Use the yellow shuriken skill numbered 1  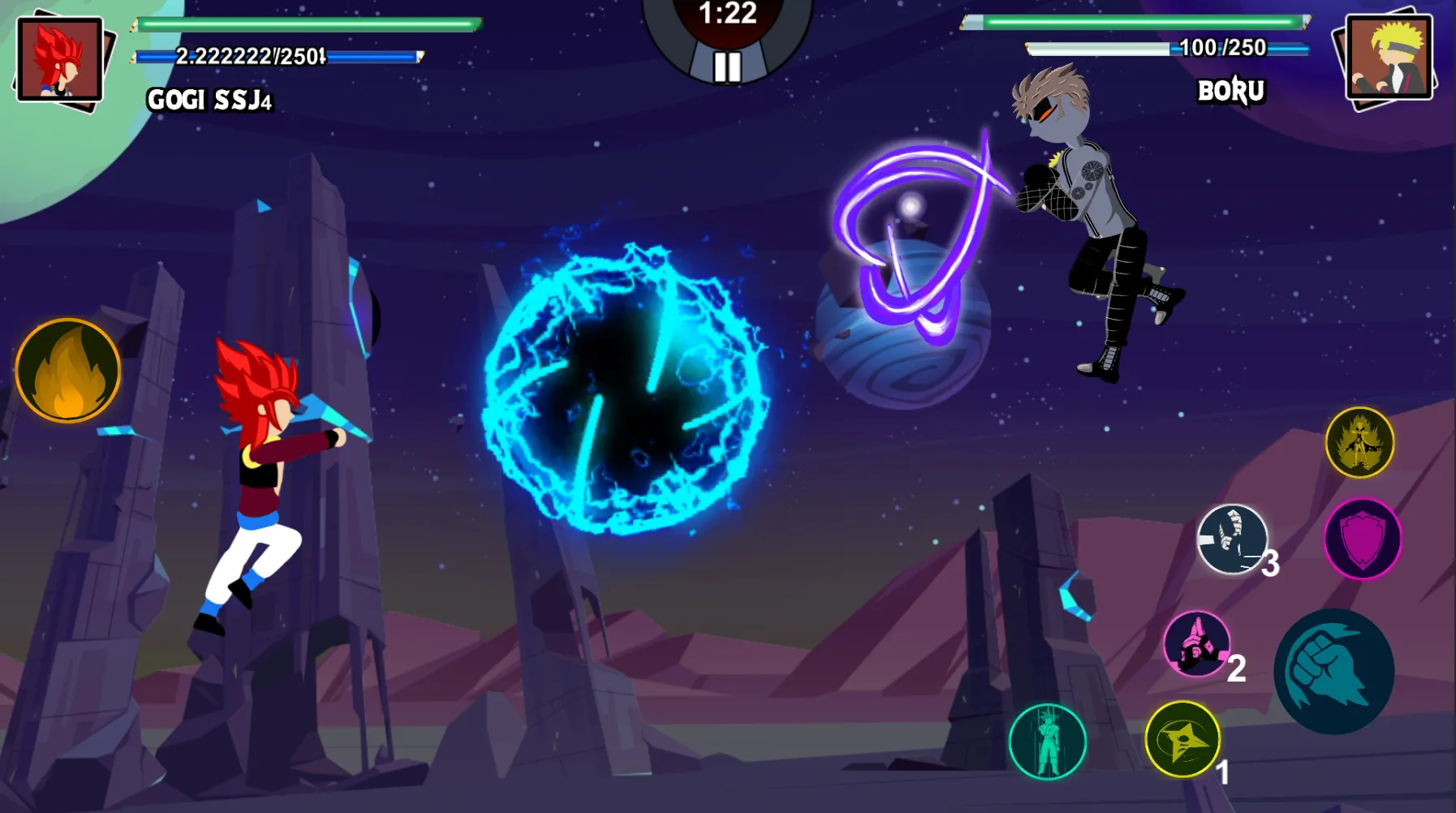(1182, 739)
